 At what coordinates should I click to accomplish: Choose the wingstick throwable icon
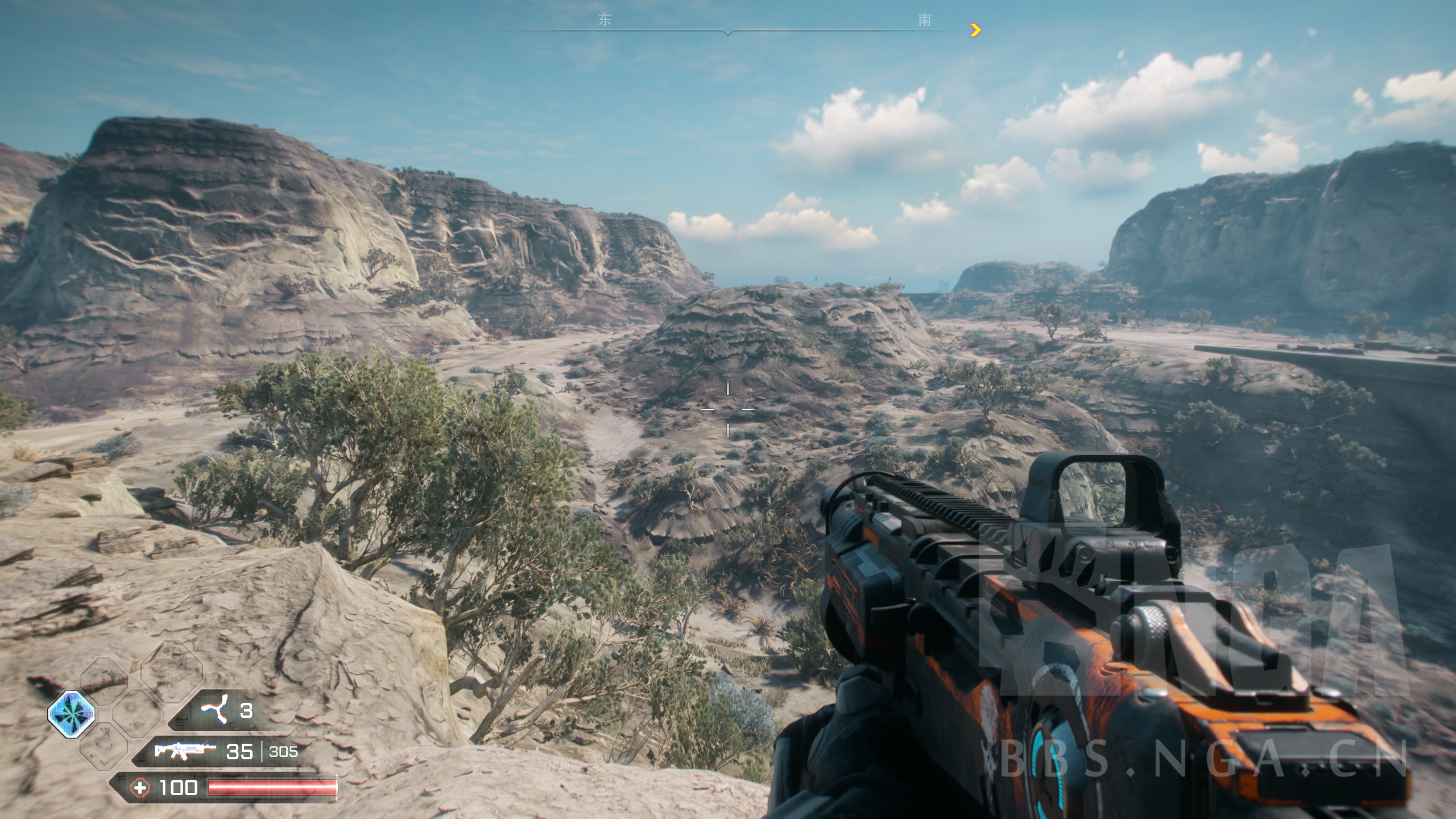pos(216,710)
